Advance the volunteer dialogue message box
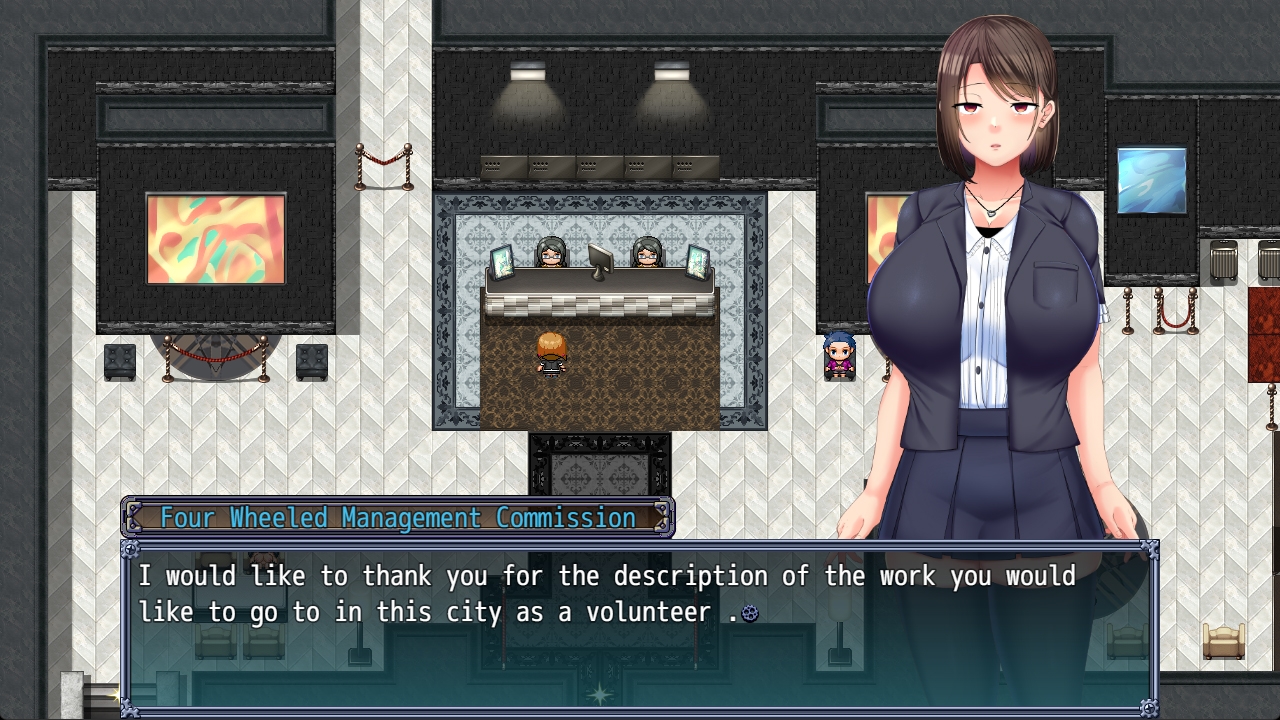The height and width of the screenshot is (720, 1280). (x=640, y=628)
